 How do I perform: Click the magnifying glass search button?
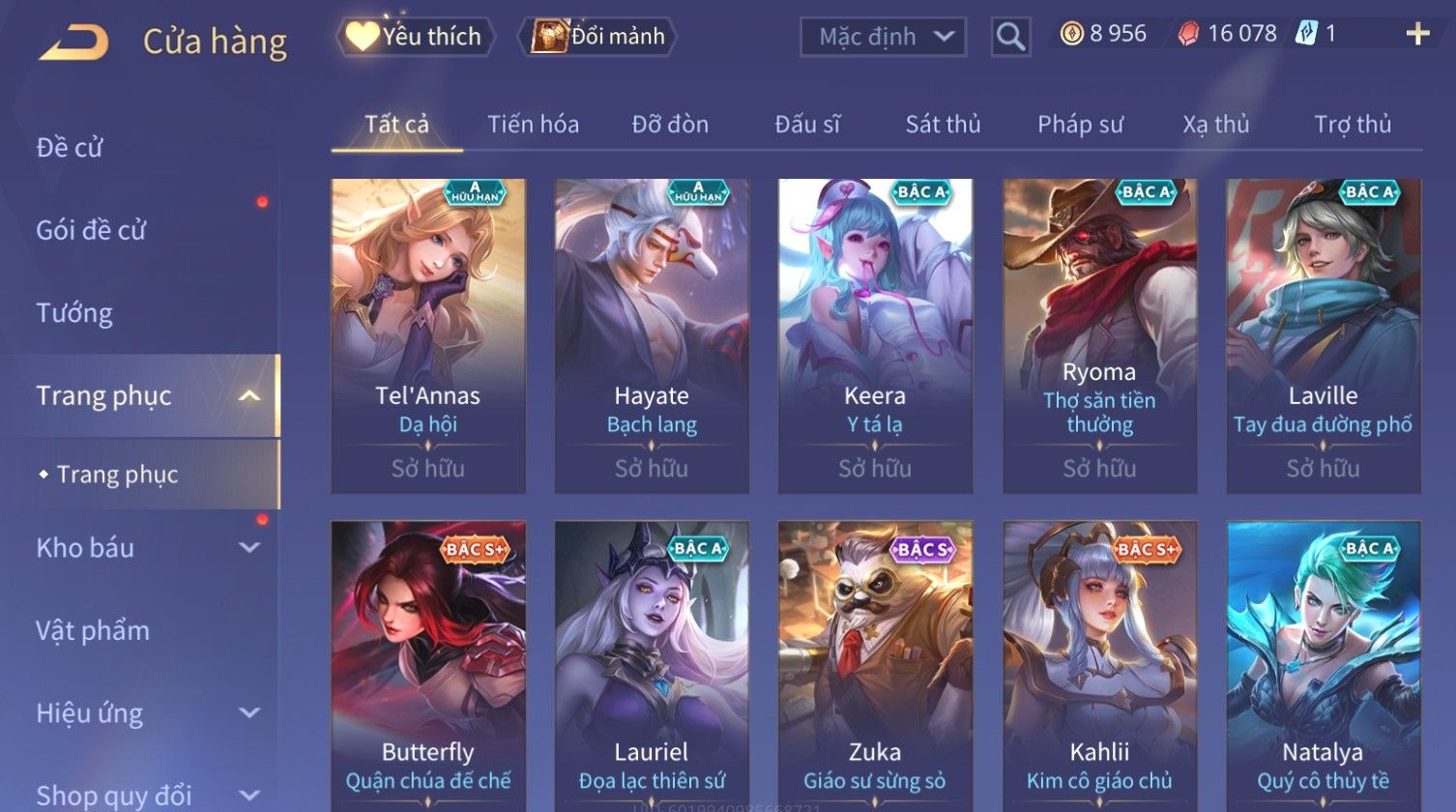pyautogui.click(x=1010, y=37)
